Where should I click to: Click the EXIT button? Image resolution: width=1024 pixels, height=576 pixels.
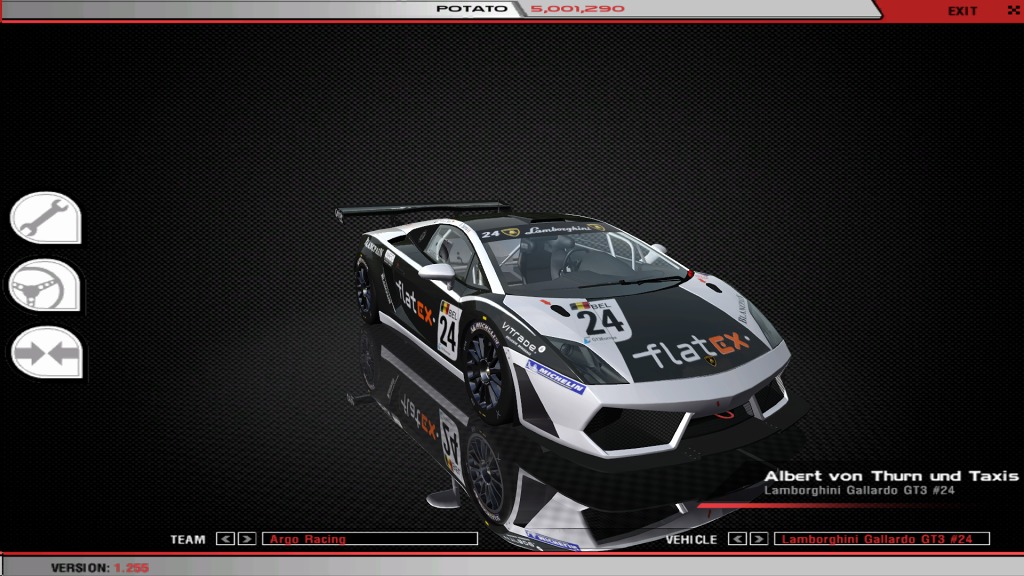(963, 11)
